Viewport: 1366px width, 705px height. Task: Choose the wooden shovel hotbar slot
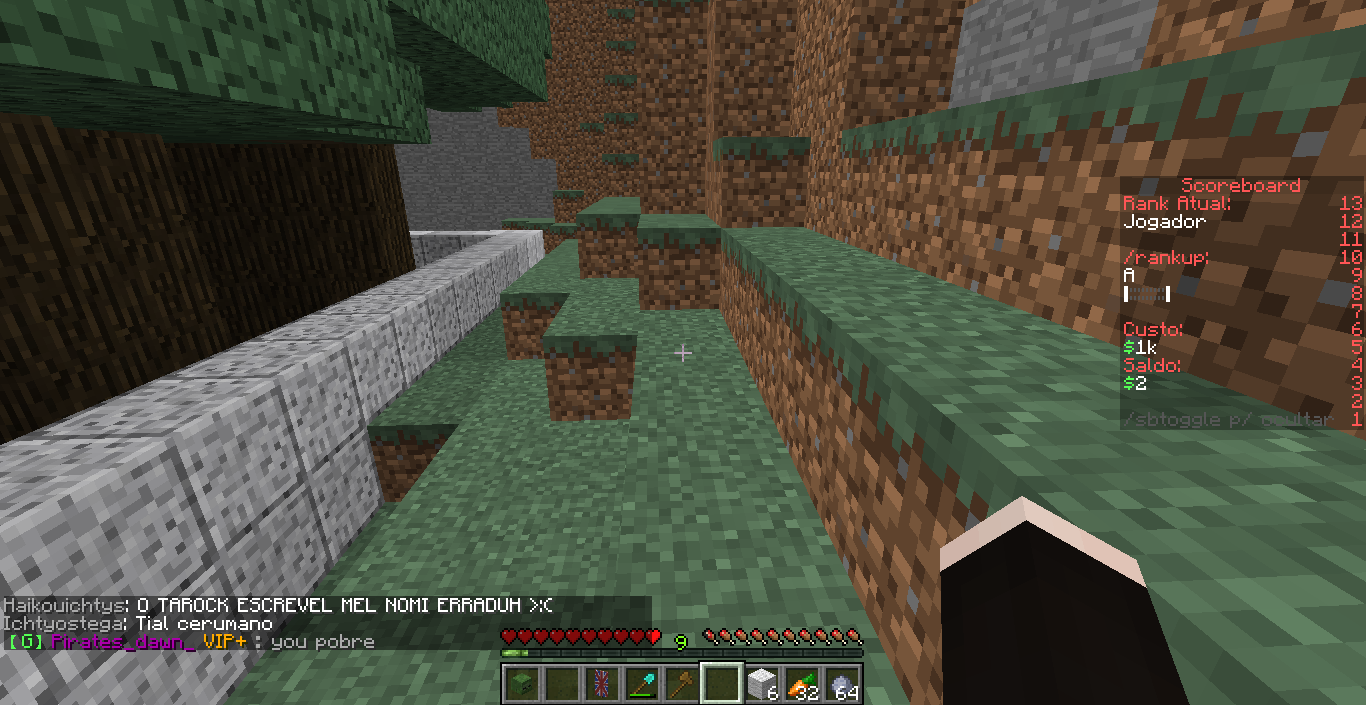(681, 684)
